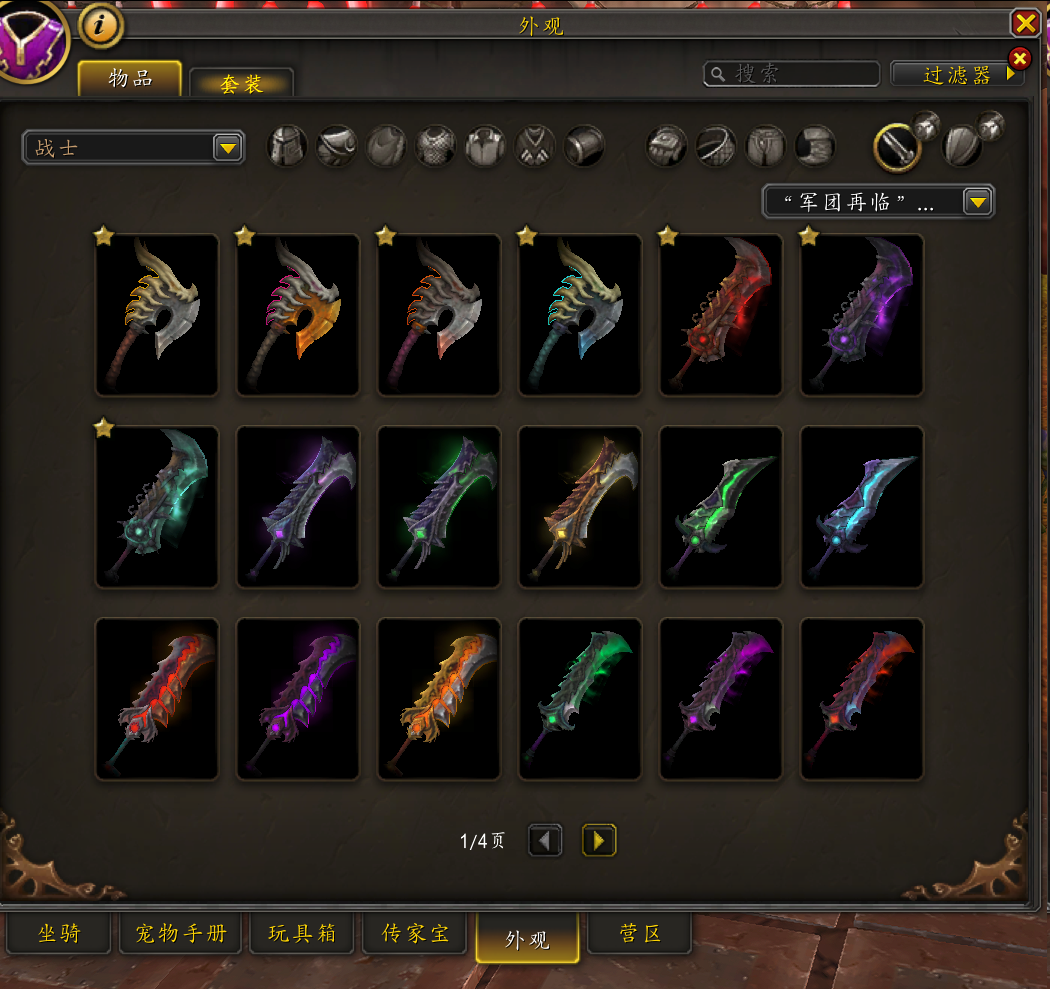Open the 军团再临 weapon category dropdown
1050x989 pixels.
877,202
